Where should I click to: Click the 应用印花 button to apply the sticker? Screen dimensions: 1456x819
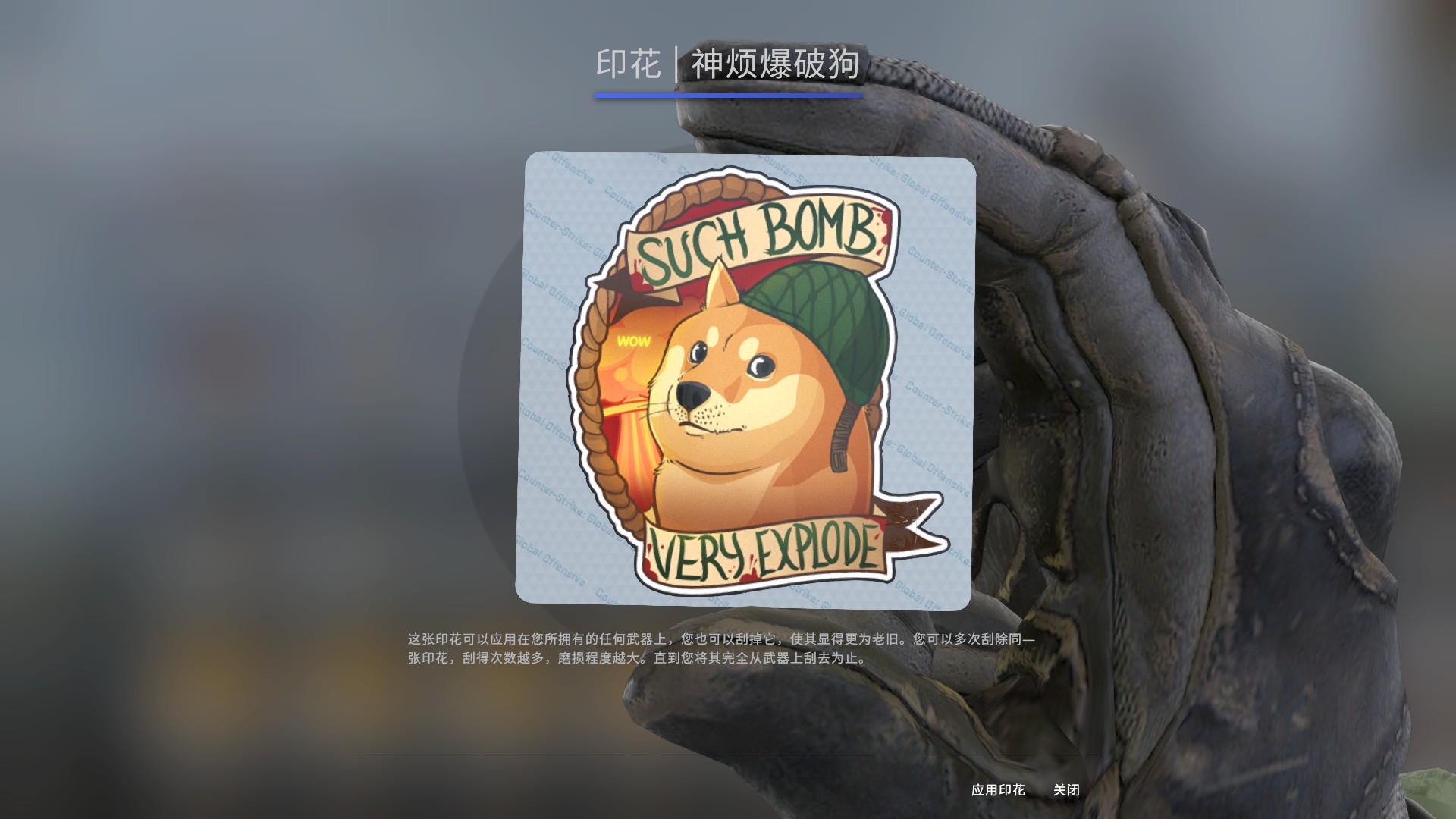[999, 789]
